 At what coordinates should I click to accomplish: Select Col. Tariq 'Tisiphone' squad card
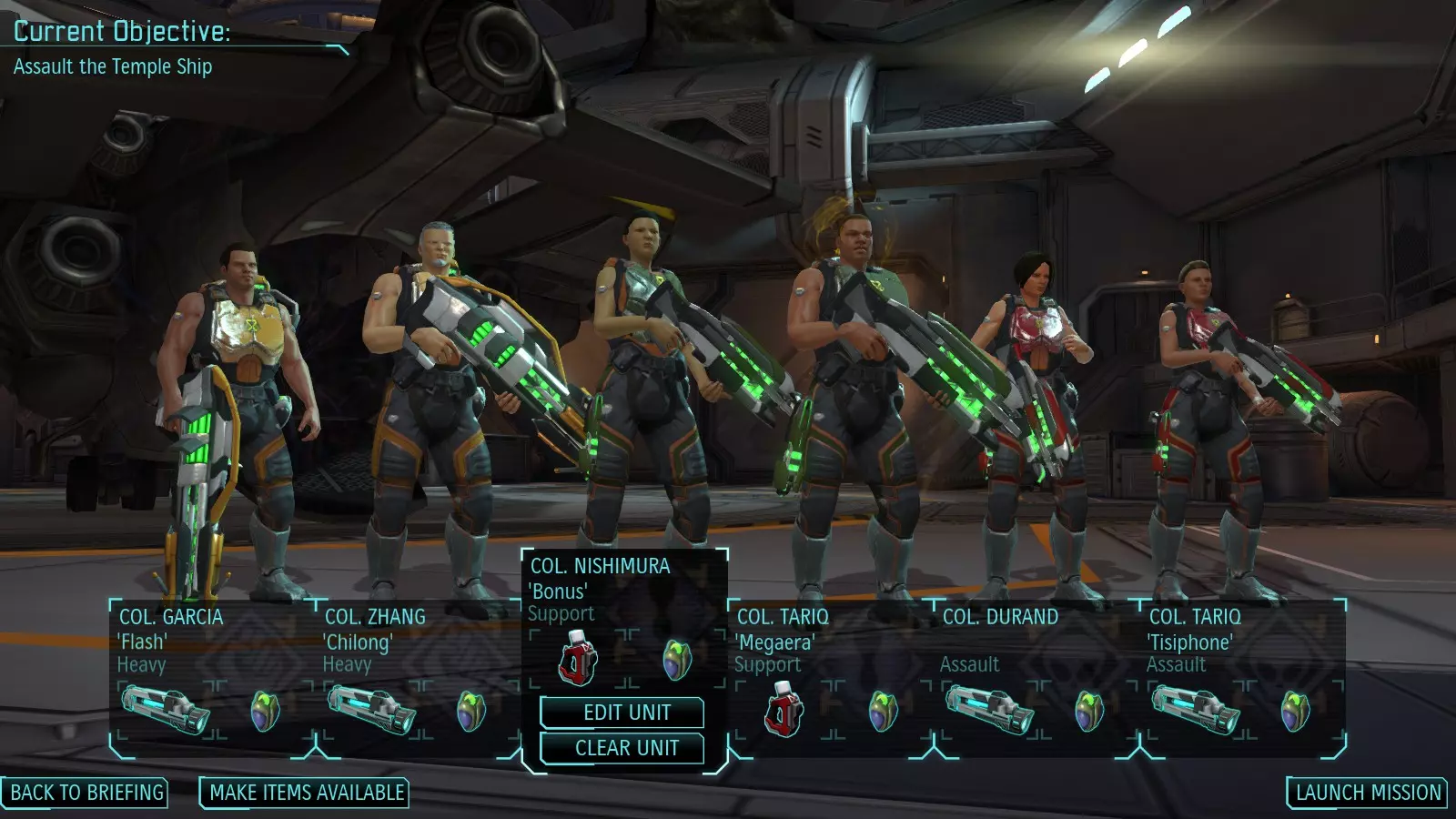[1240, 641]
